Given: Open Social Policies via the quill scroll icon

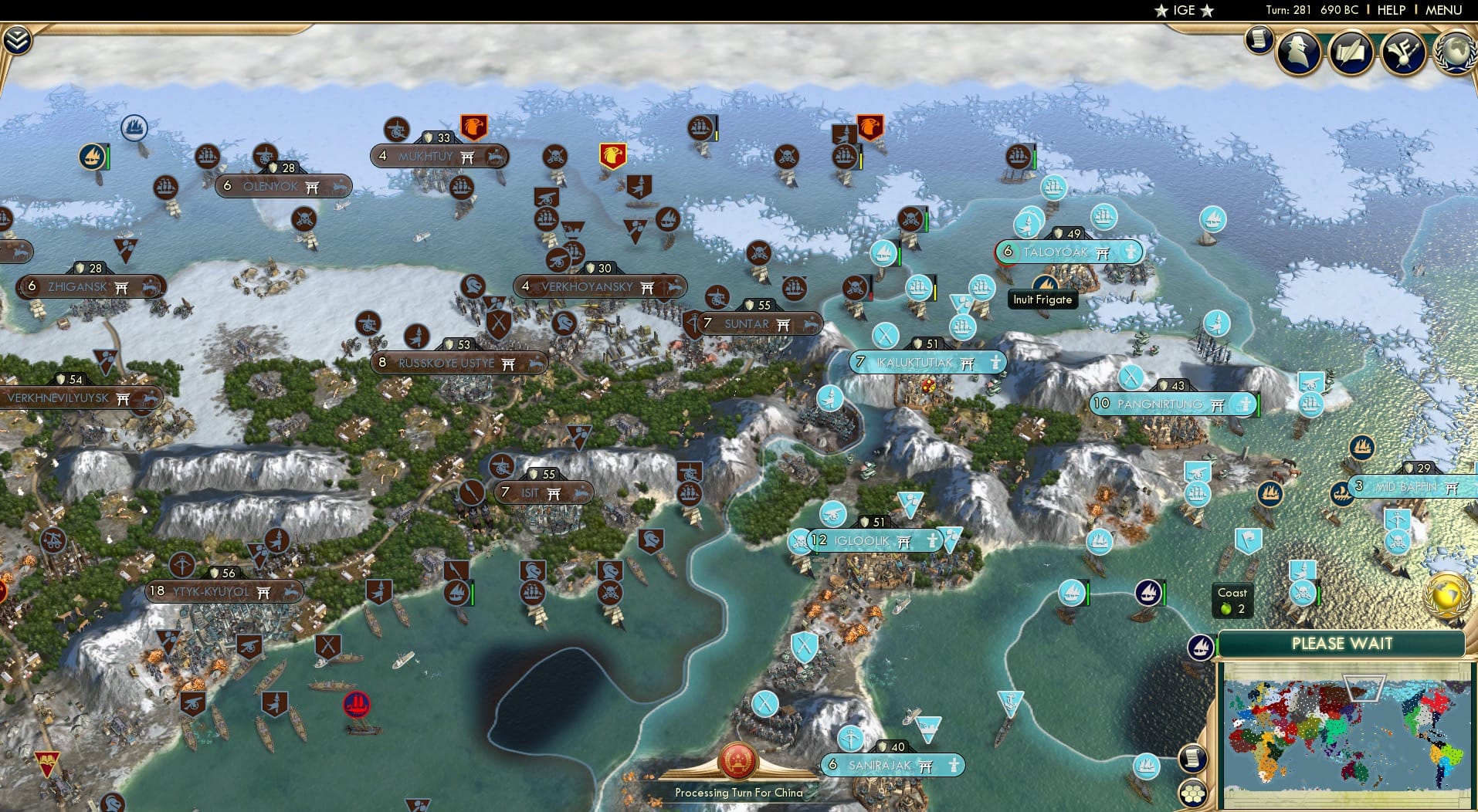Looking at the screenshot, I should pos(1350,52).
